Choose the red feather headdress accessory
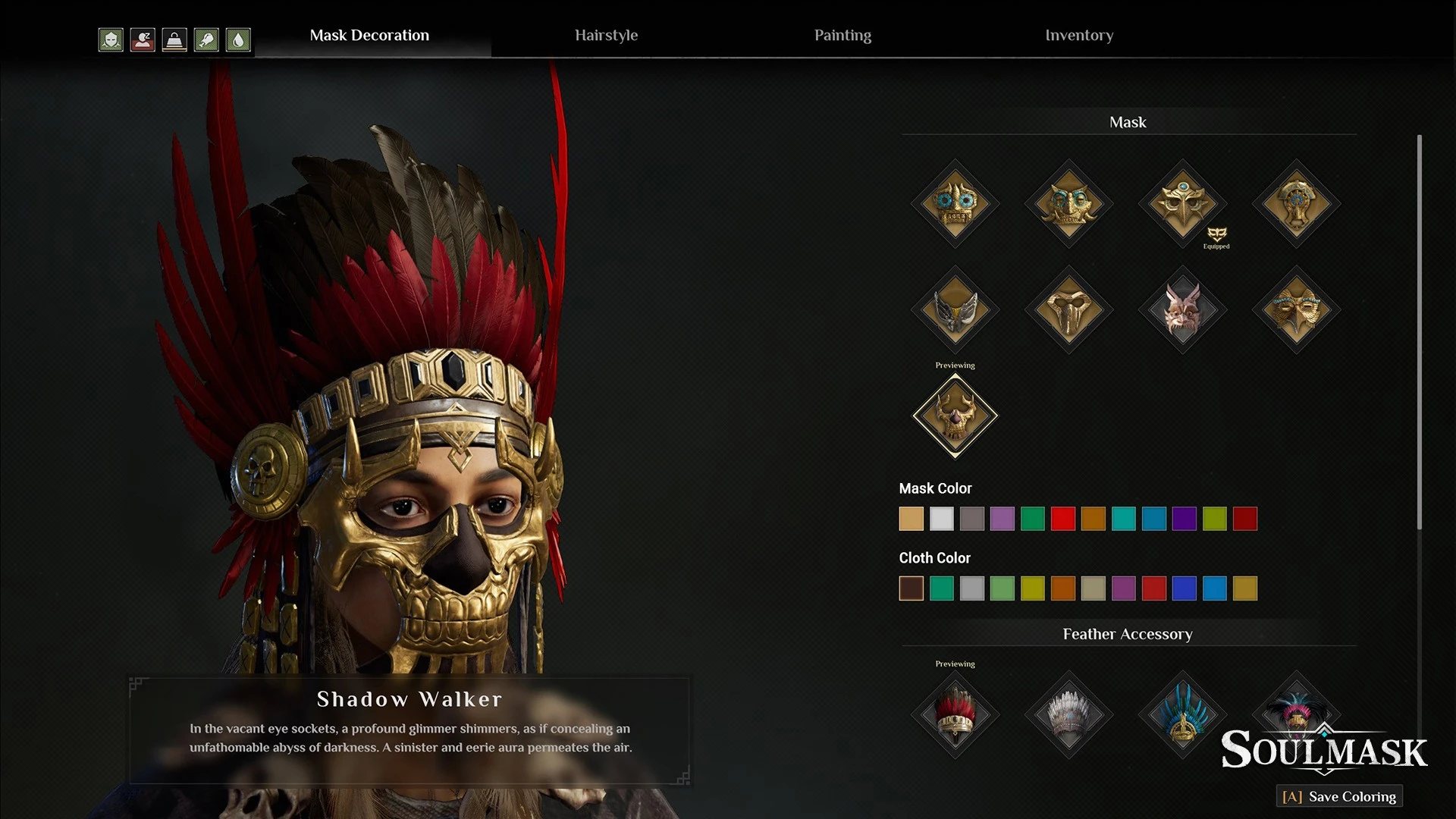 (x=955, y=714)
